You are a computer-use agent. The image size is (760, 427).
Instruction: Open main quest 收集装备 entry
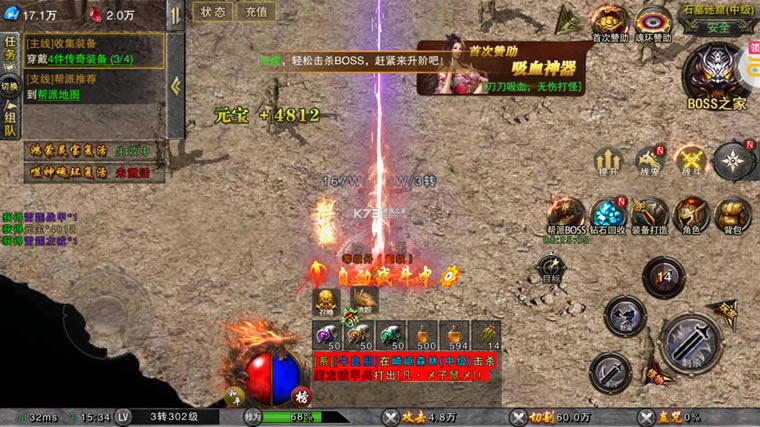95,50
